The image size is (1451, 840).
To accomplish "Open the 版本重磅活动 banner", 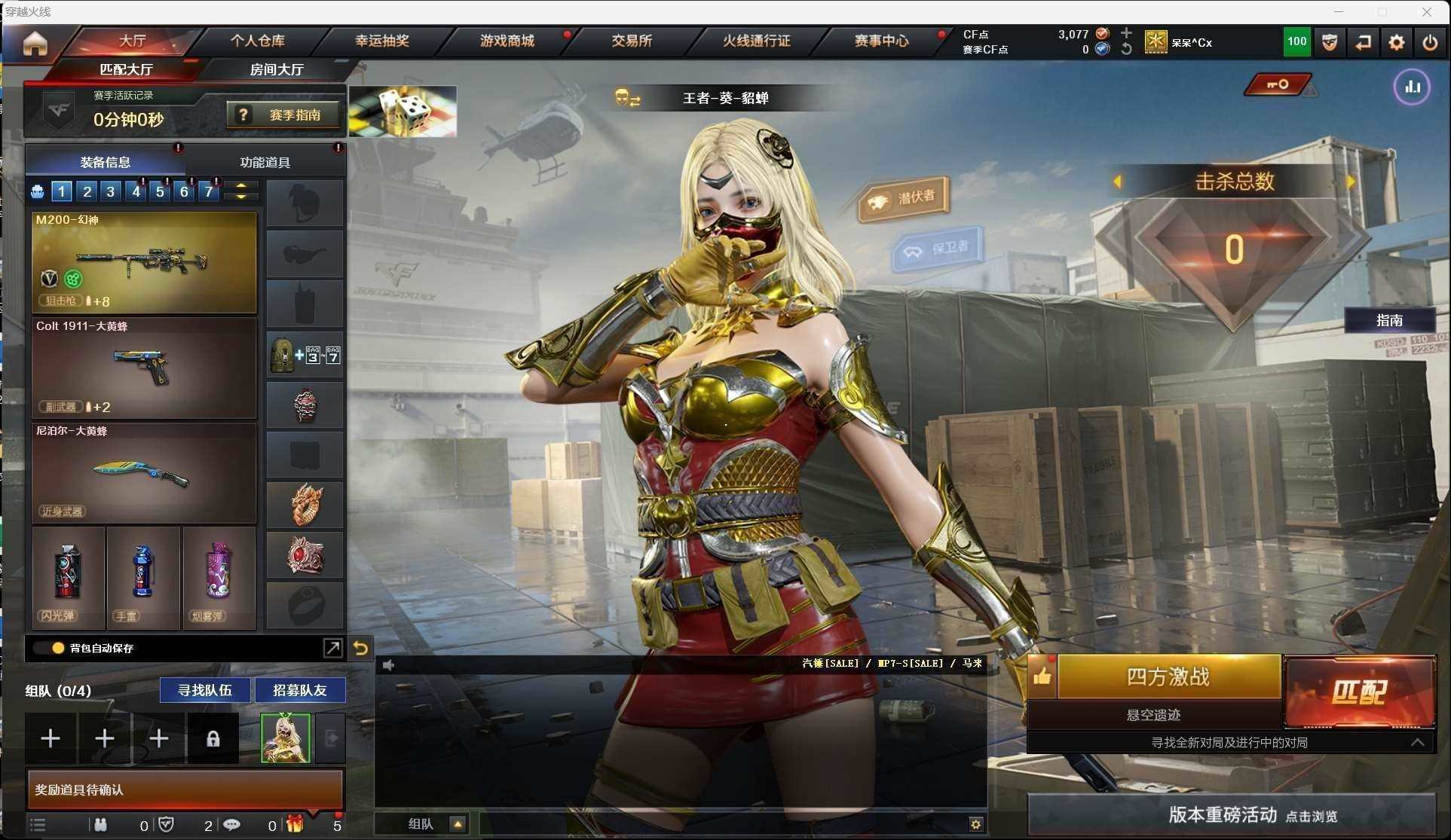I will (1232, 815).
